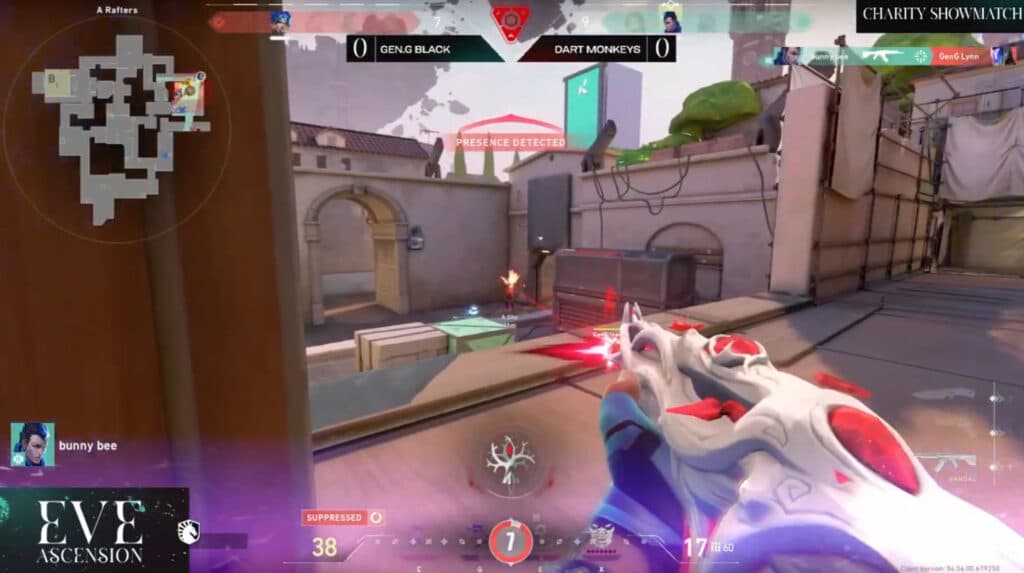Click the Suppressed status indicator
The height and width of the screenshot is (573, 1024).
click(x=344, y=518)
